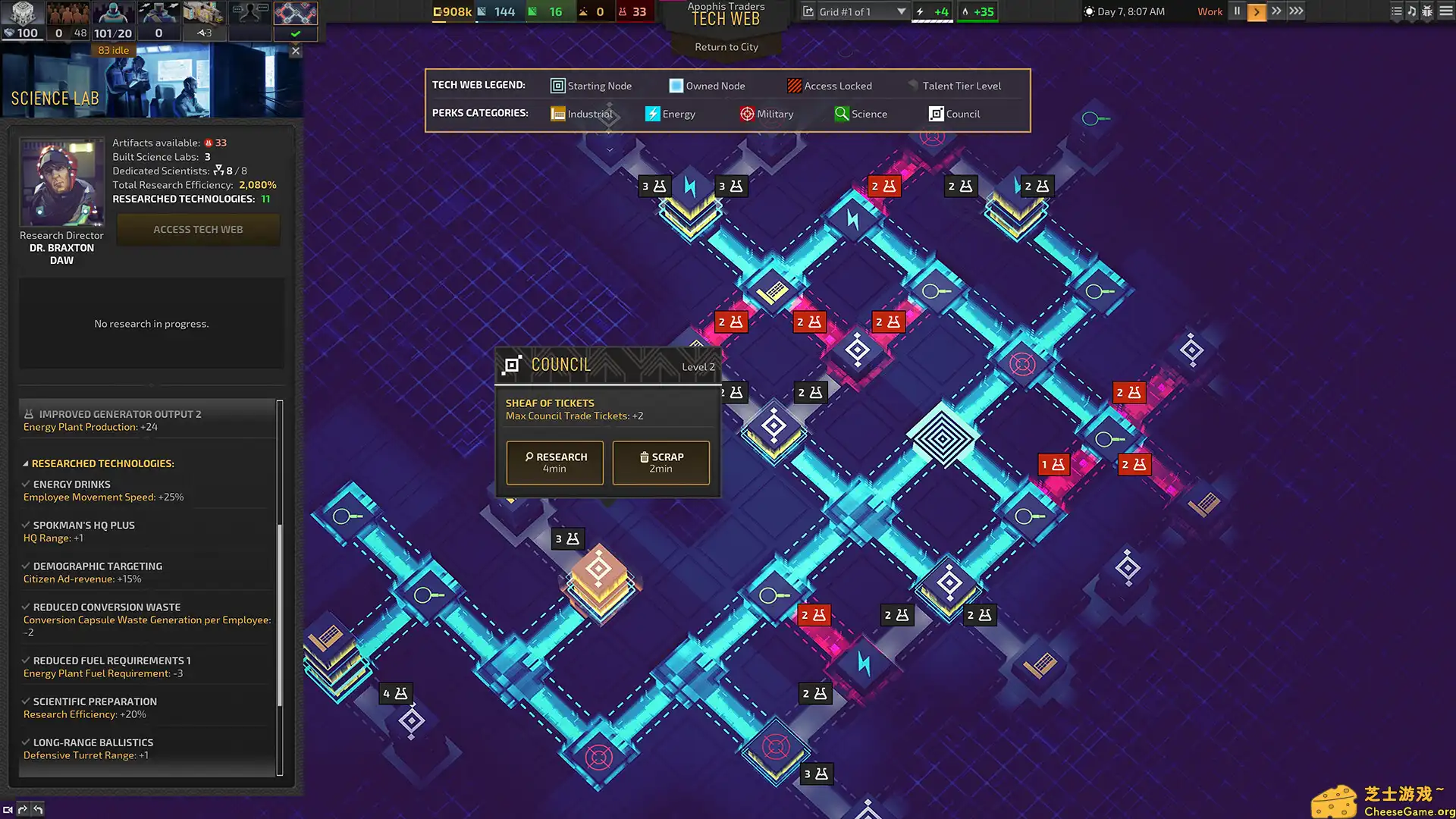1456x819 pixels.
Task: Switch to double fast-forward speed
Action: pos(1276,11)
